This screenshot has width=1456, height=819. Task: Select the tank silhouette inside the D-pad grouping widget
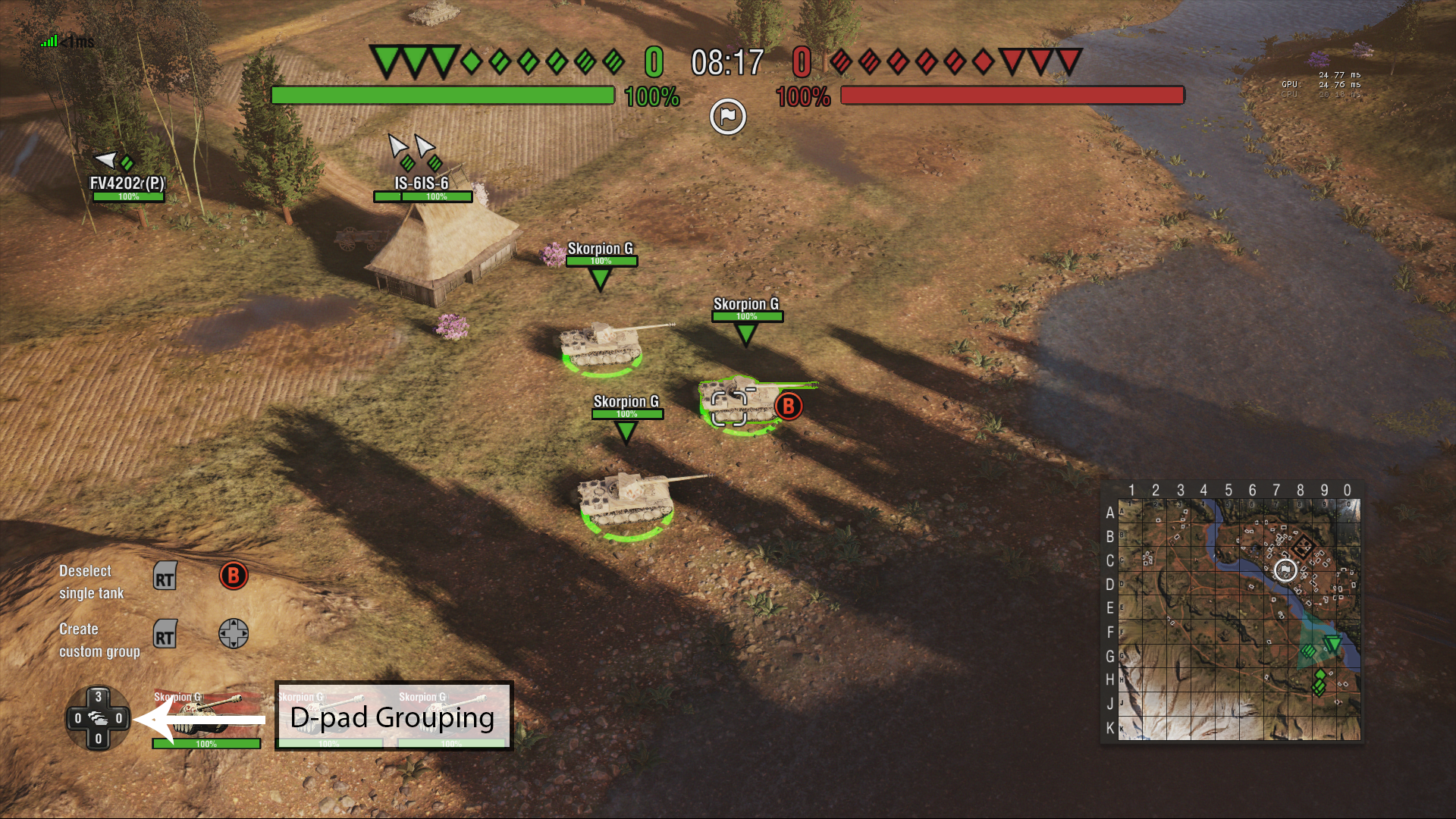[98, 719]
